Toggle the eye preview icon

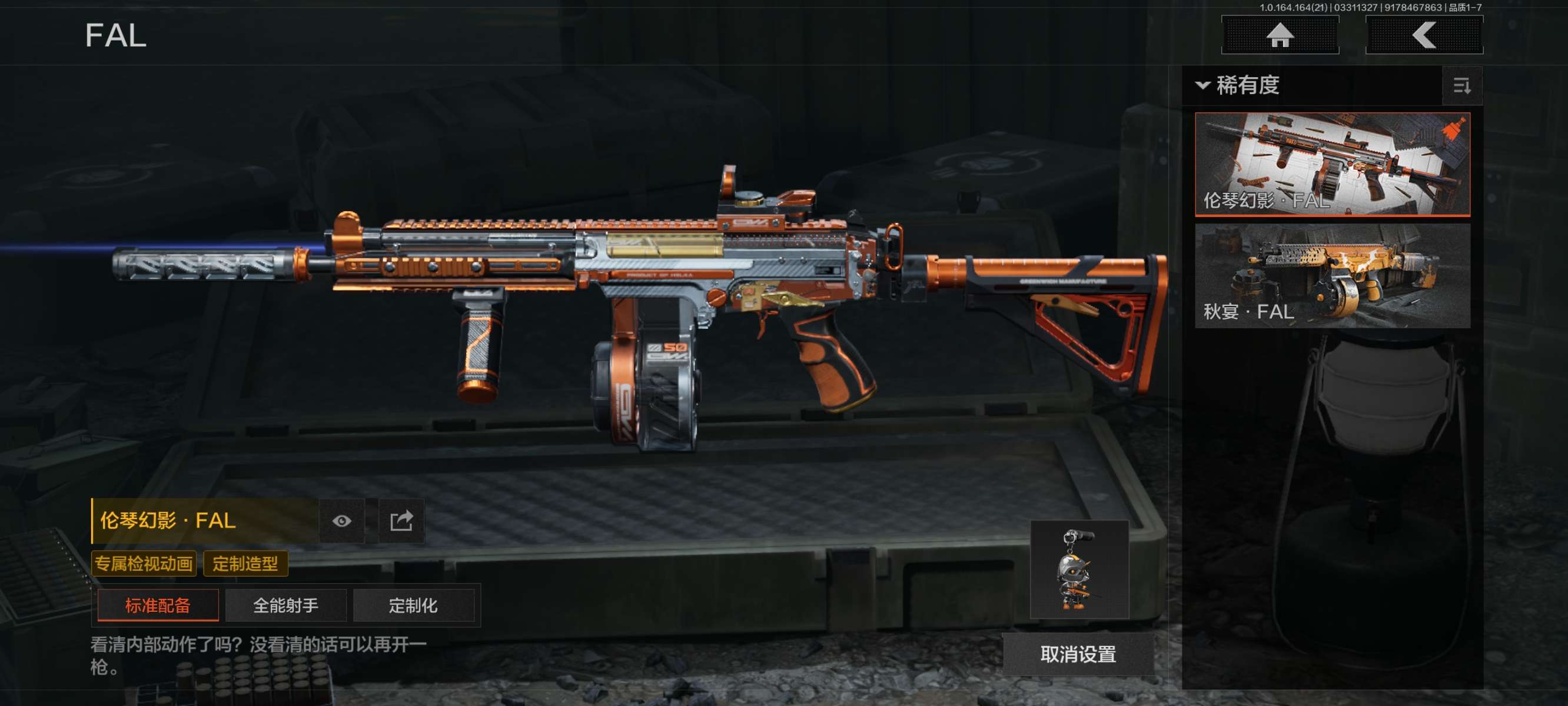[x=341, y=521]
